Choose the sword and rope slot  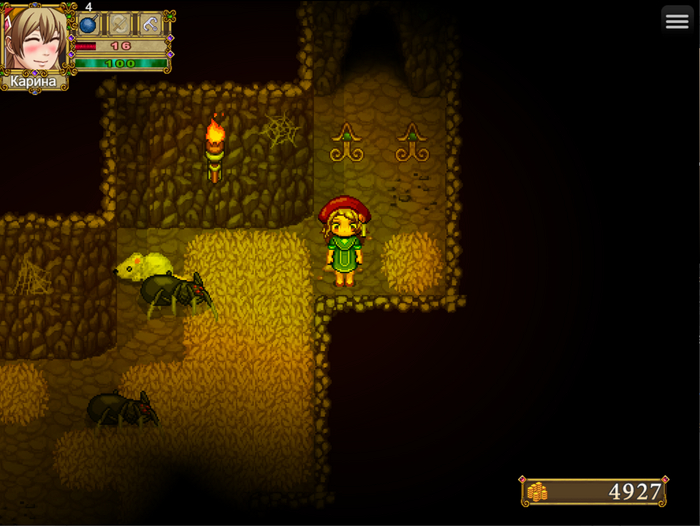(x=120, y=25)
